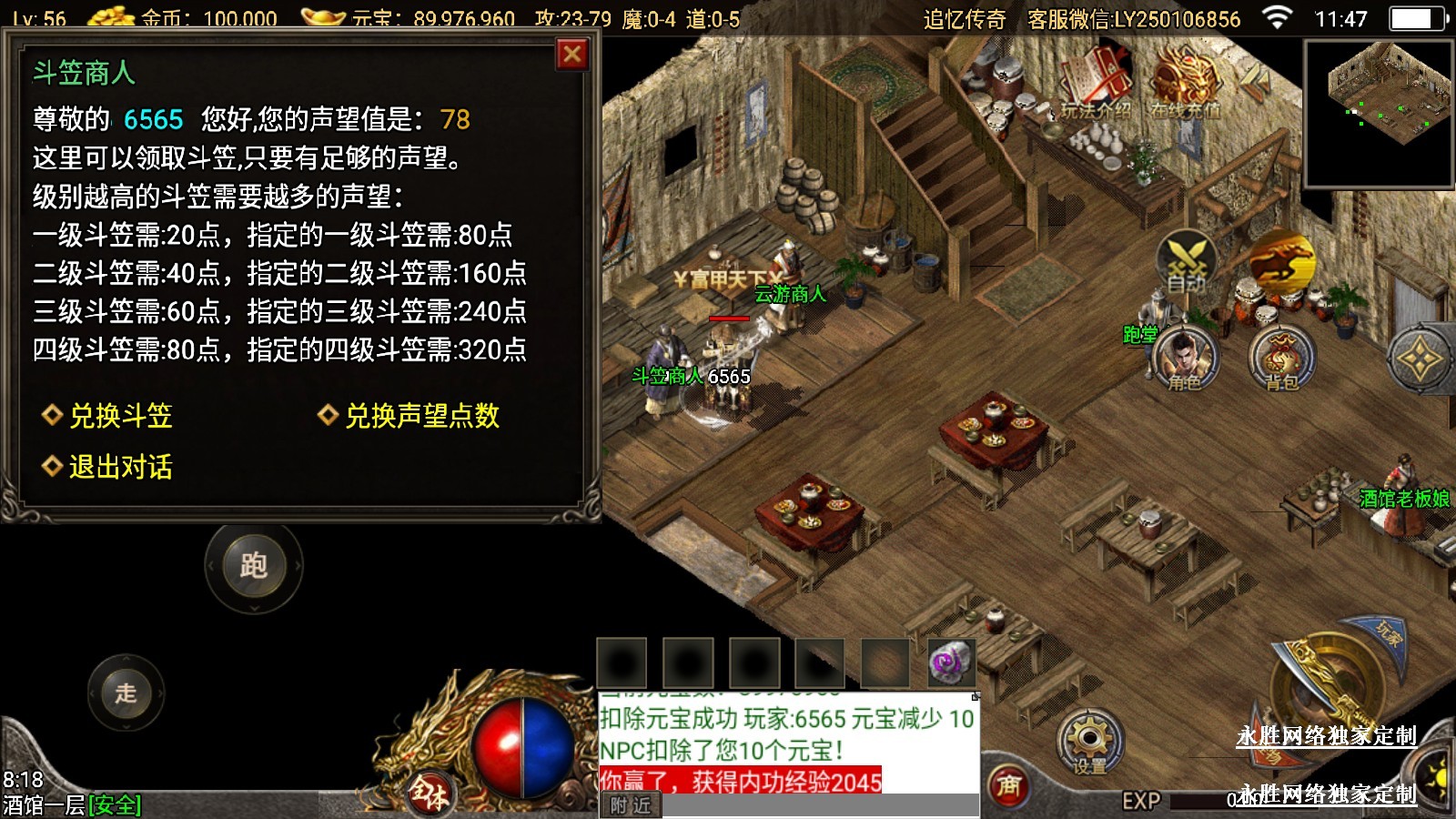Tap the 走 walk button

pyautogui.click(x=126, y=693)
